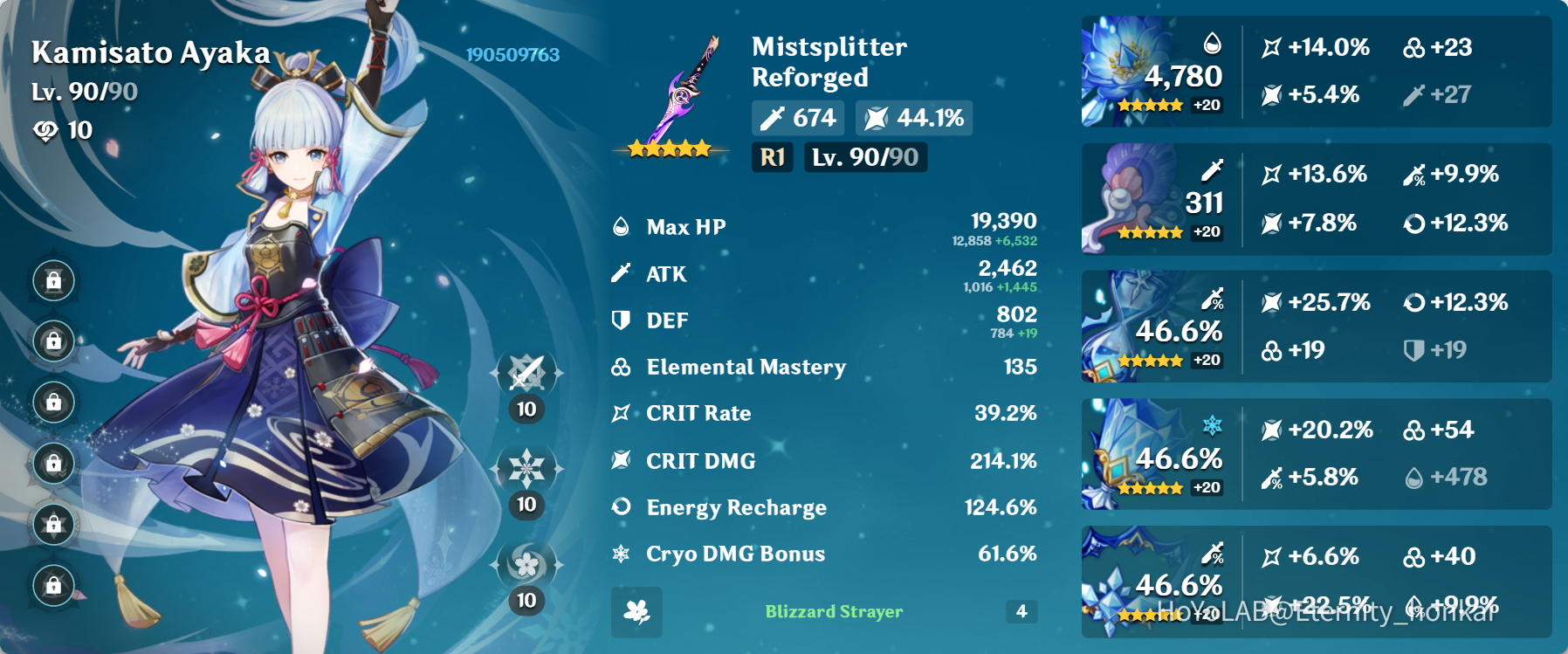Screen dimensions: 1568x654
Task: Click the weapon's five-star rarity rating
Action: click(x=670, y=148)
